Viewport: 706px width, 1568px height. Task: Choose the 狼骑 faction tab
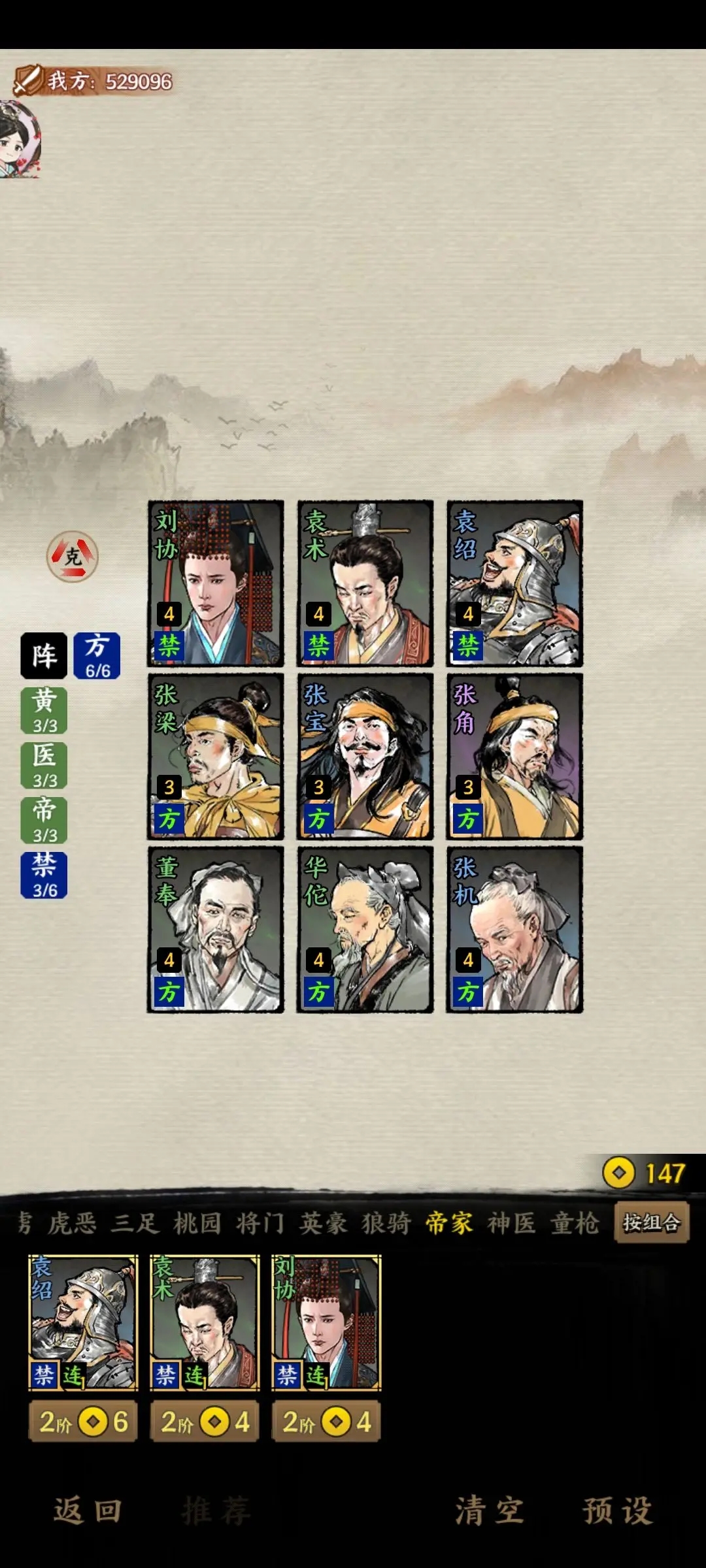pyautogui.click(x=386, y=1223)
